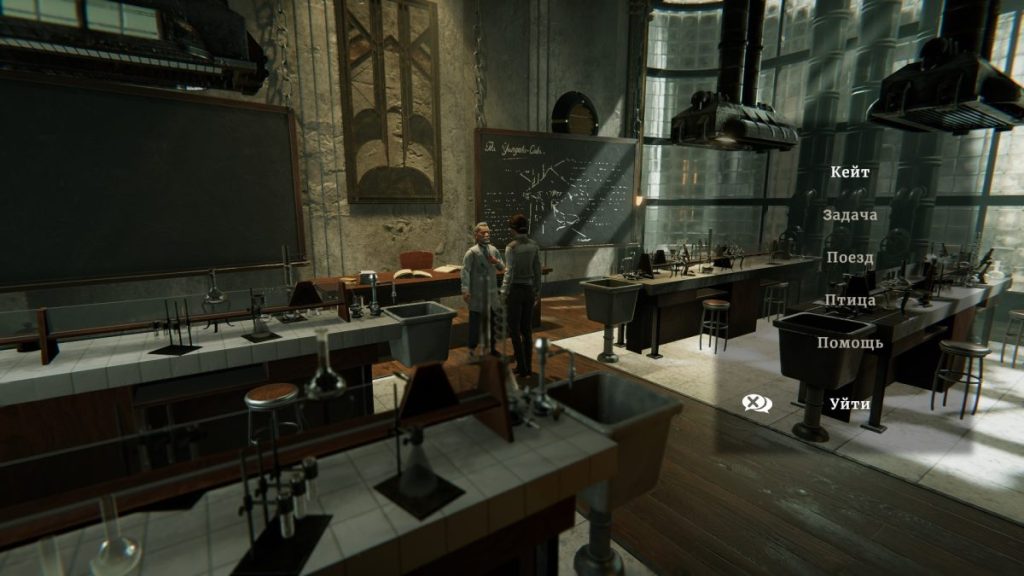Choose the "Помощь" dialogue topic

tap(850, 343)
